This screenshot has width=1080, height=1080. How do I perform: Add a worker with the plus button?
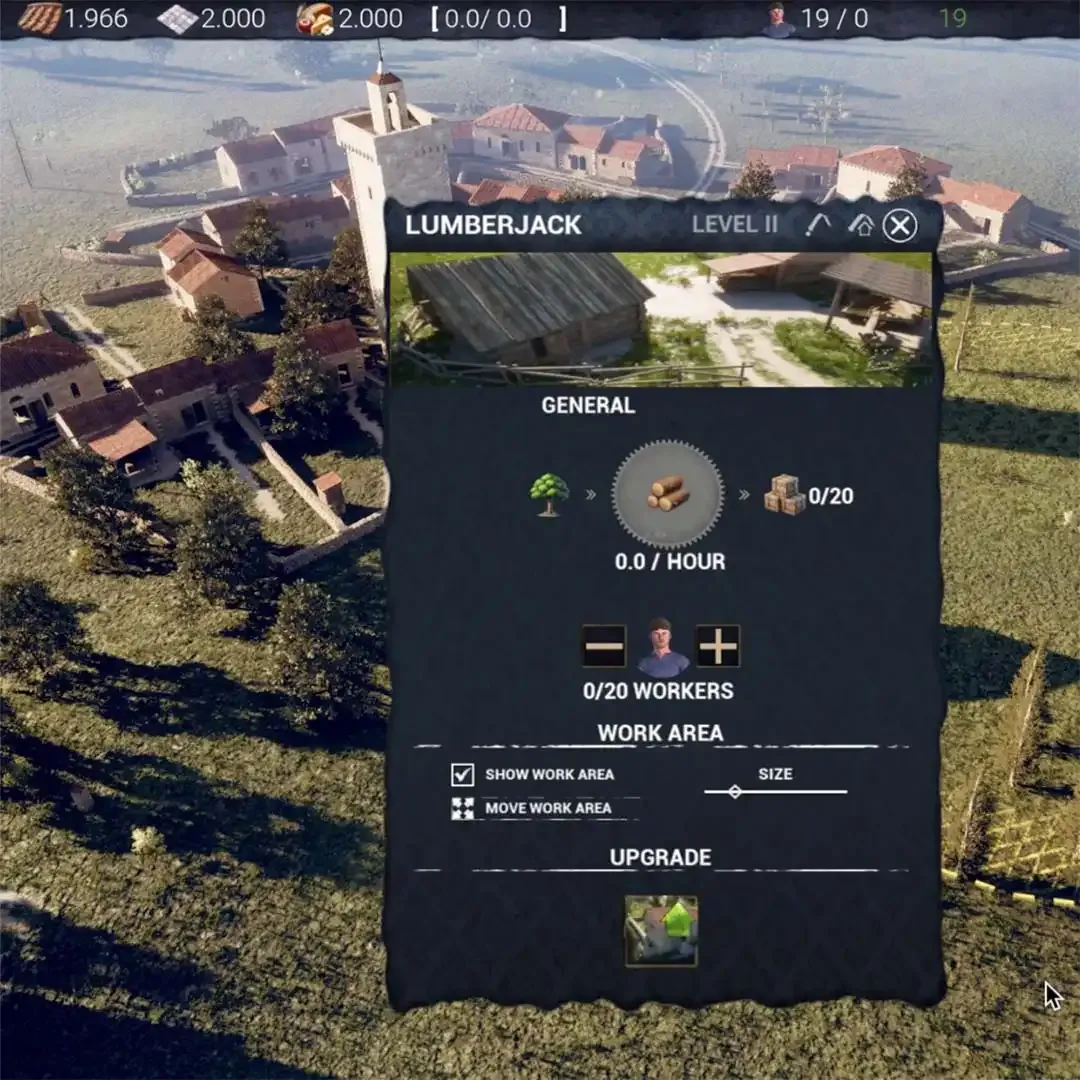coord(718,646)
